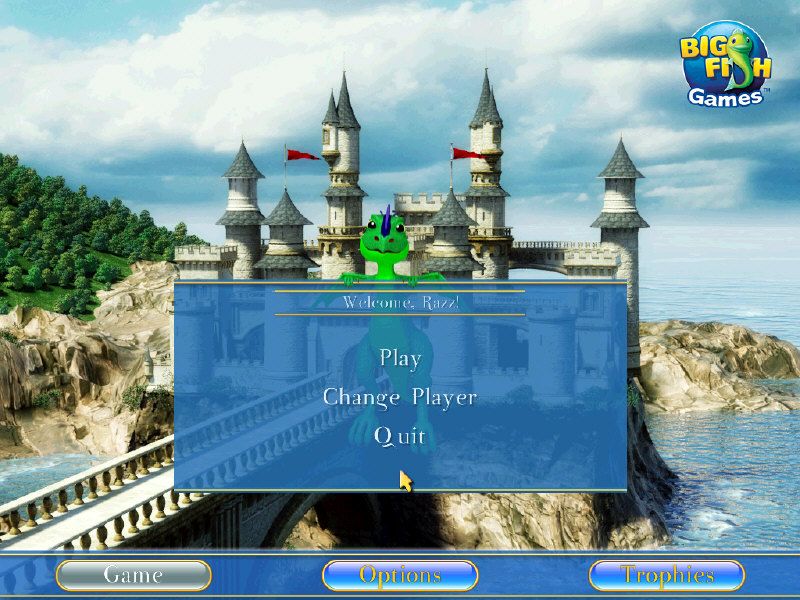This screenshot has height=600, width=800.
Task: Open the Game button in bottom bar
Action: click(133, 575)
